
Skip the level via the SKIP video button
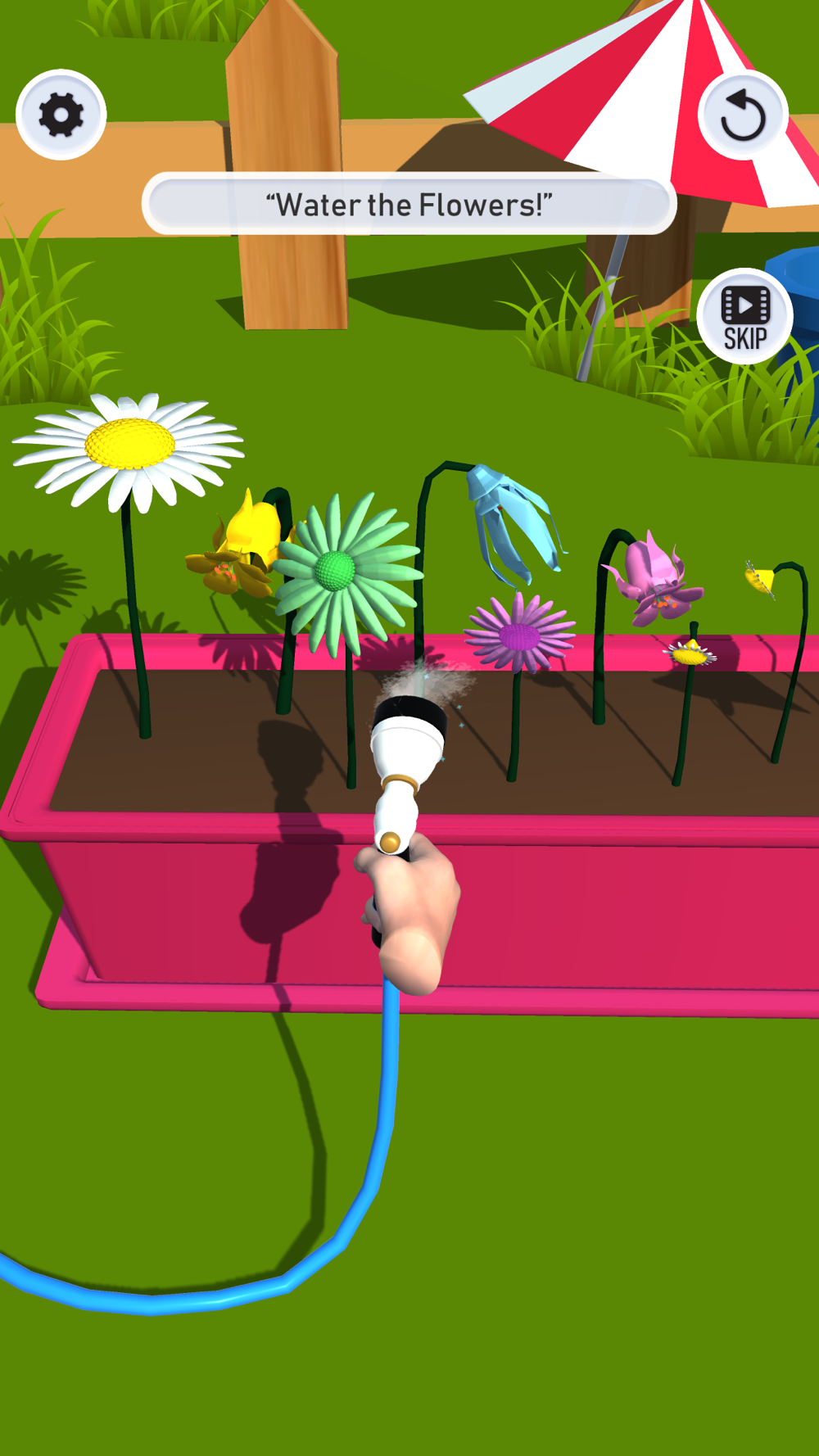click(744, 317)
